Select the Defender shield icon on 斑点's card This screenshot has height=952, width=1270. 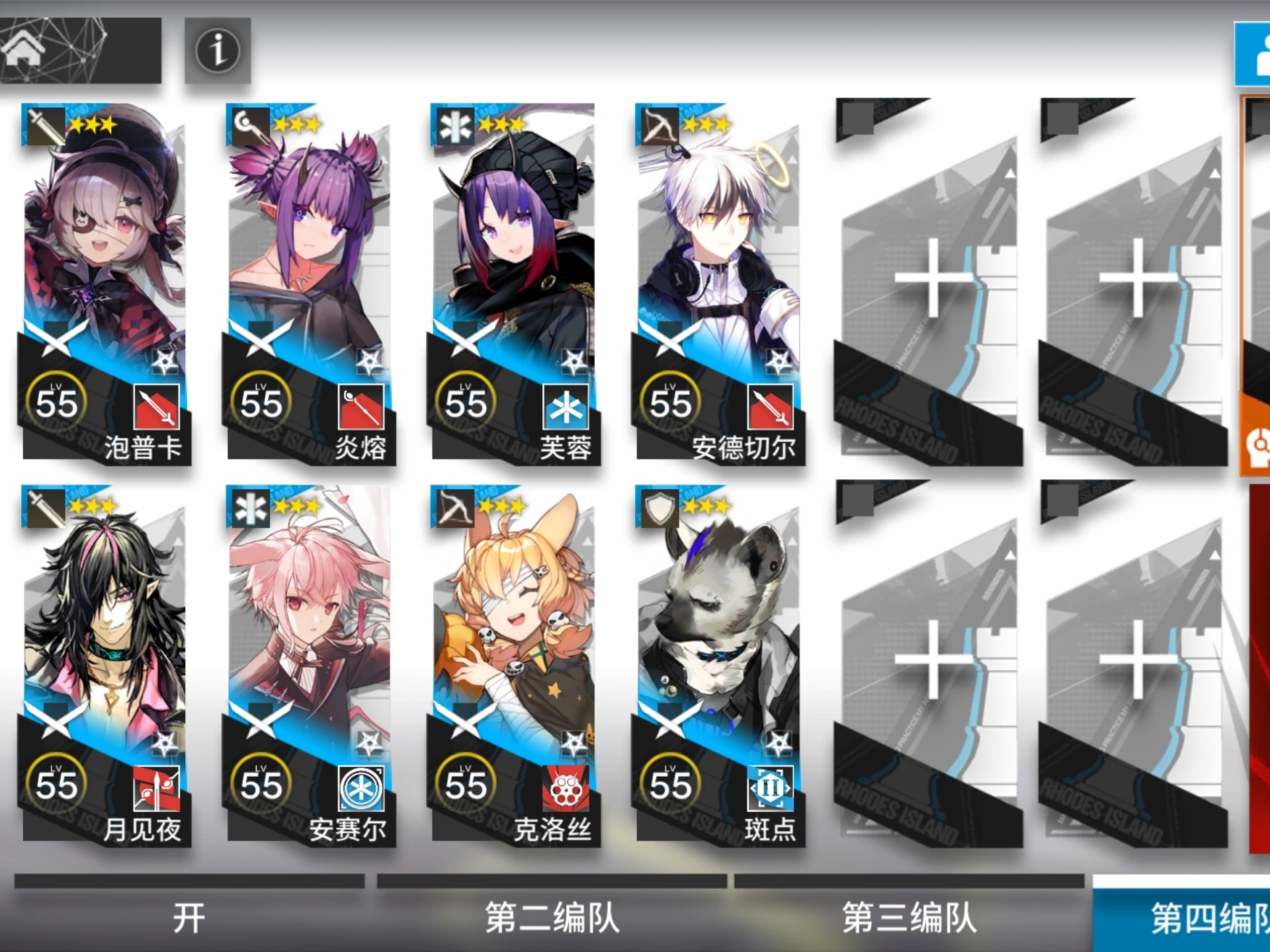click(x=659, y=509)
